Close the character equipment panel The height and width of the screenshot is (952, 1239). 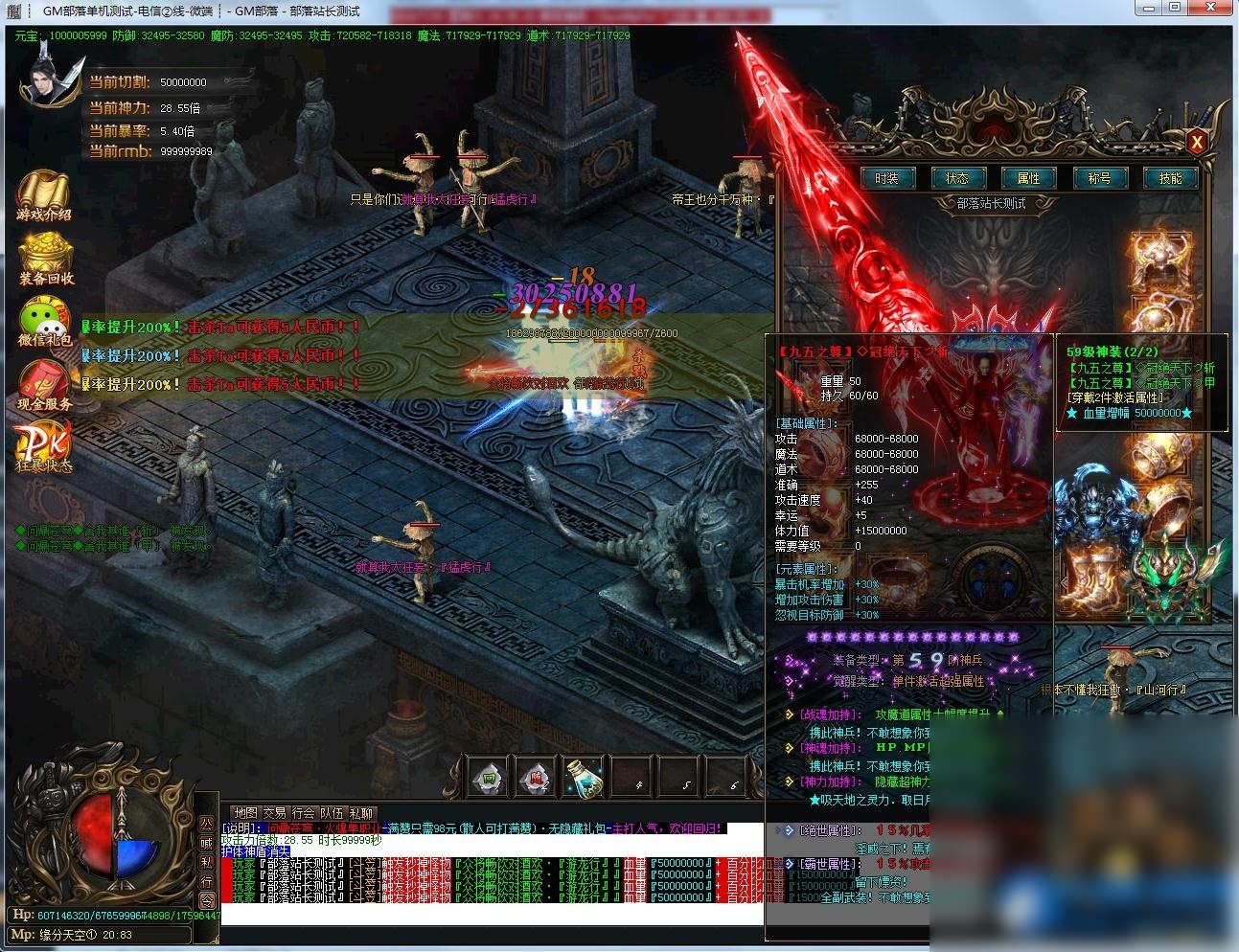coord(1196,143)
